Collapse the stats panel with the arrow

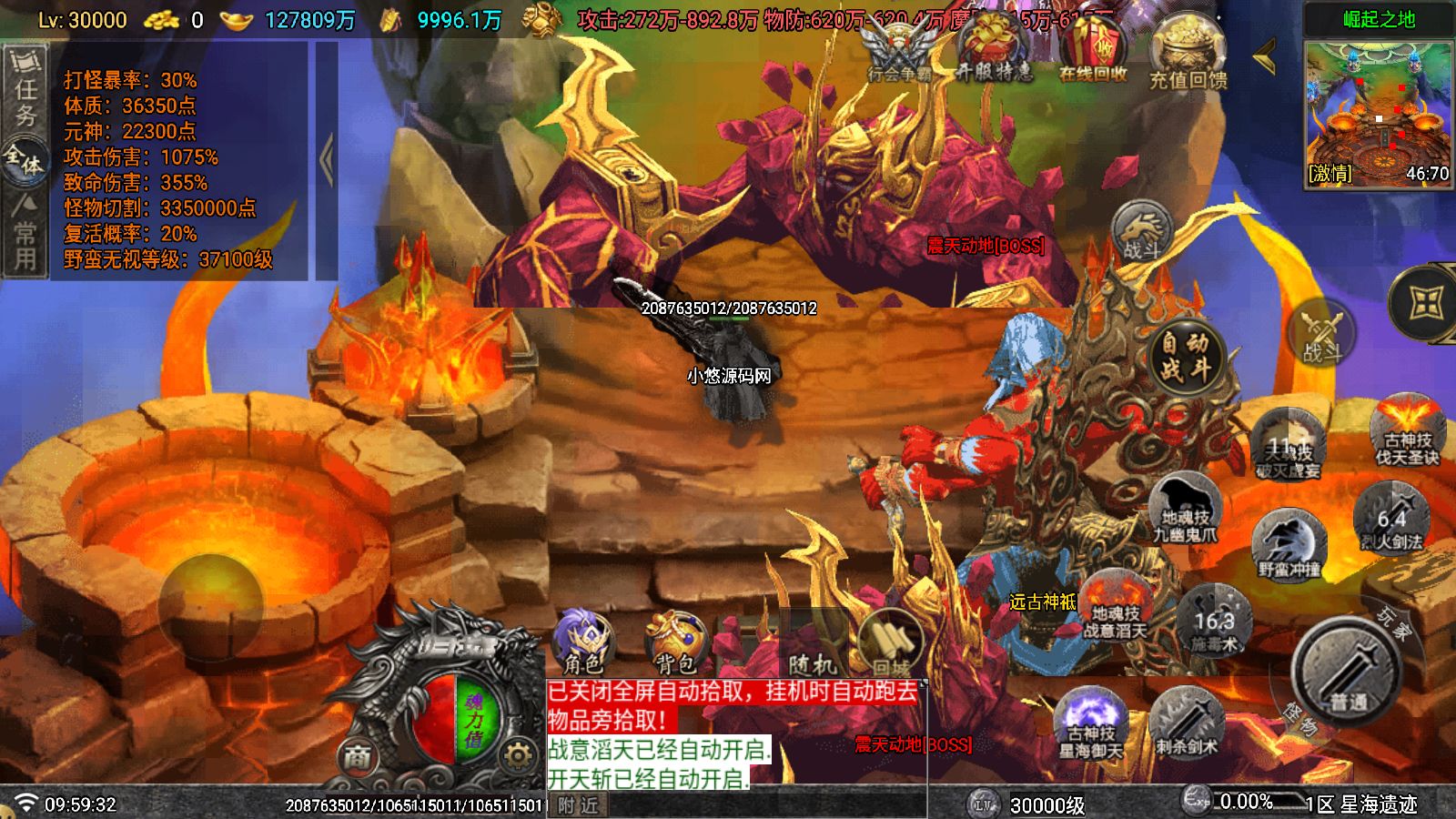(327, 160)
